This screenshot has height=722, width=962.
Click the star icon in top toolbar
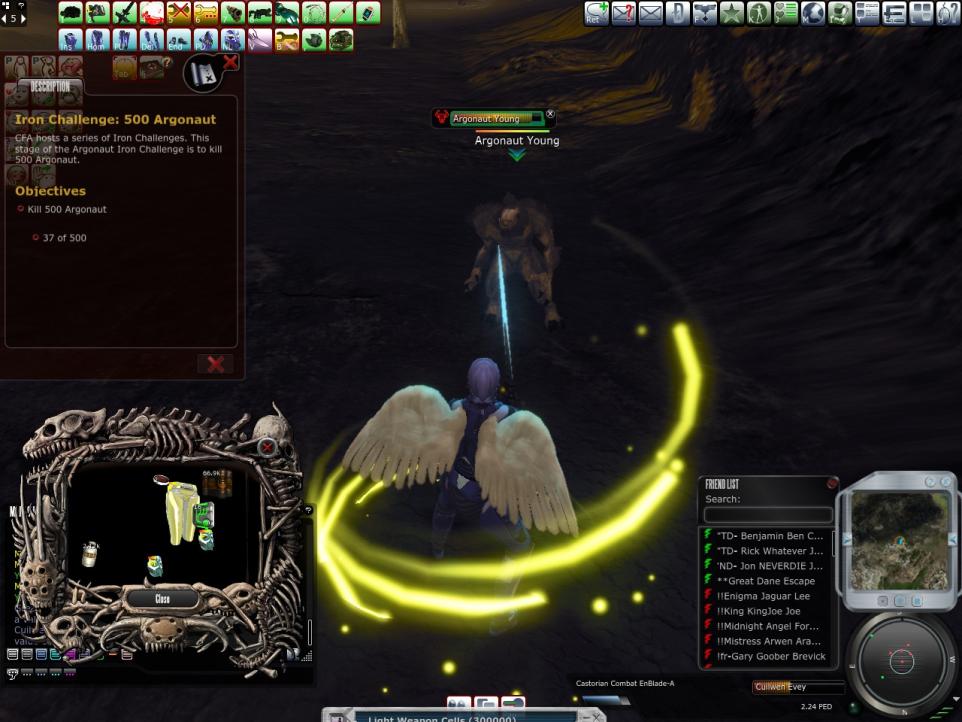click(x=732, y=13)
